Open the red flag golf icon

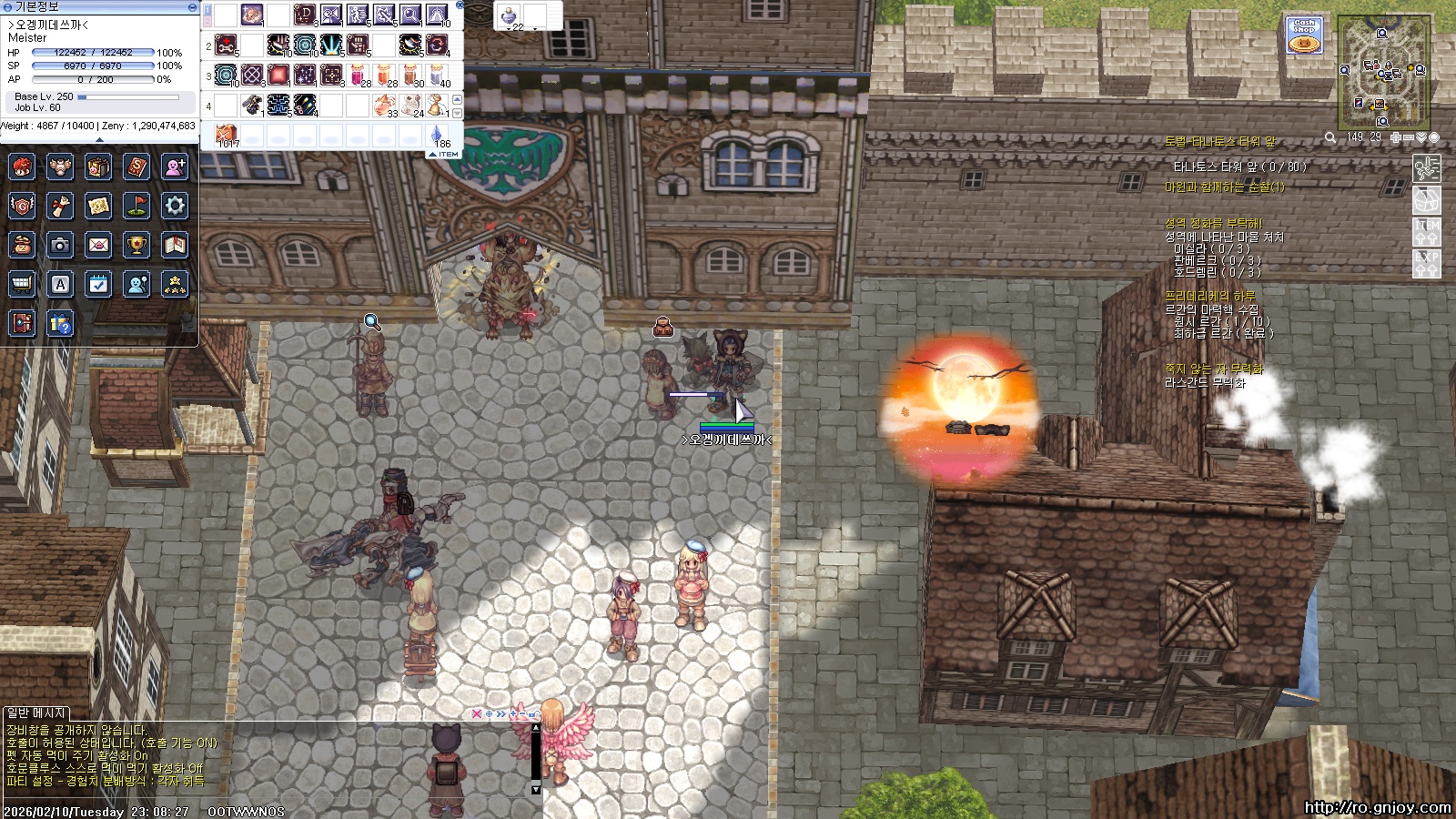click(136, 206)
